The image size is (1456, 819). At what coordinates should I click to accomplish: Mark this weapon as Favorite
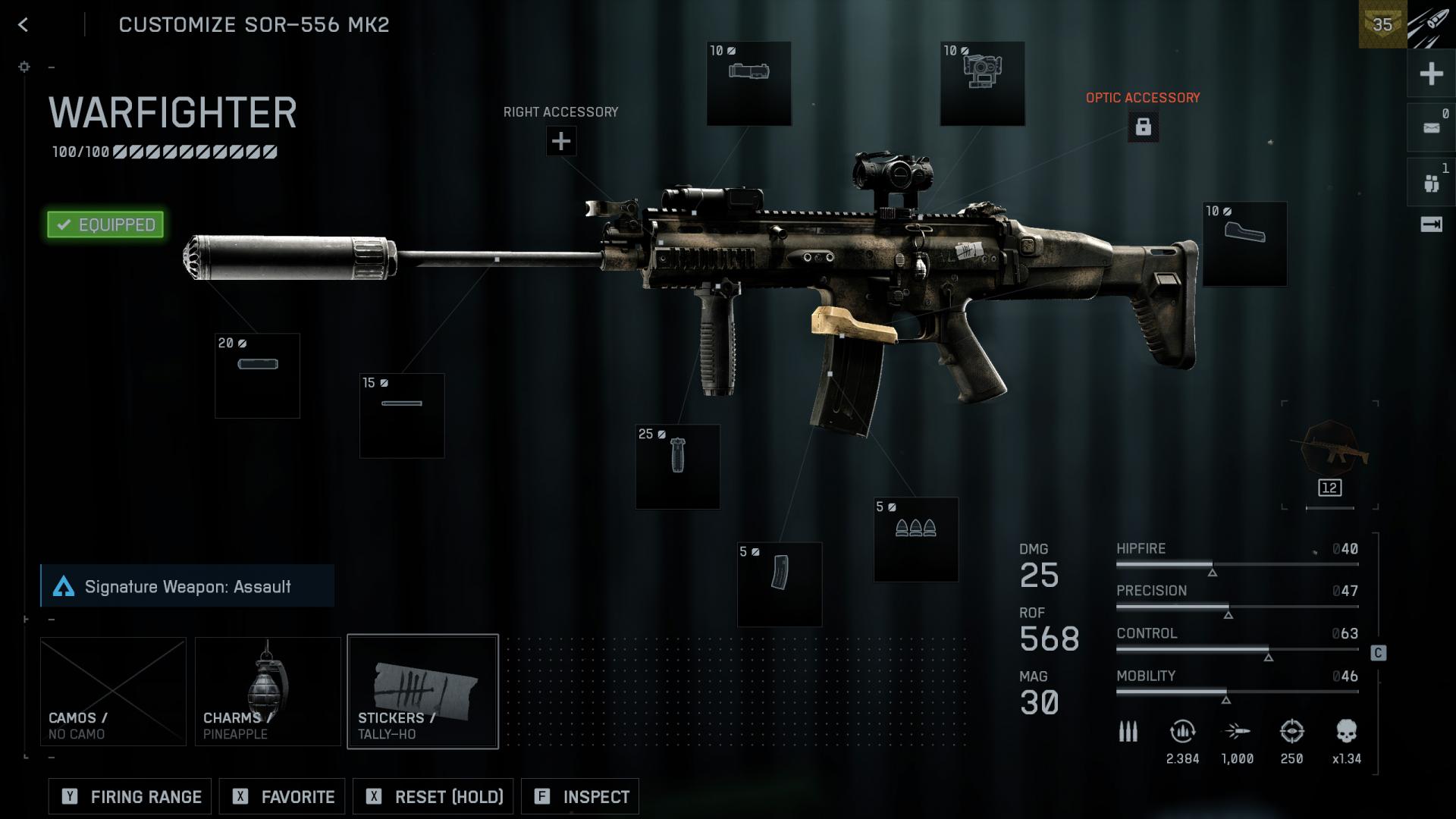pos(282,796)
